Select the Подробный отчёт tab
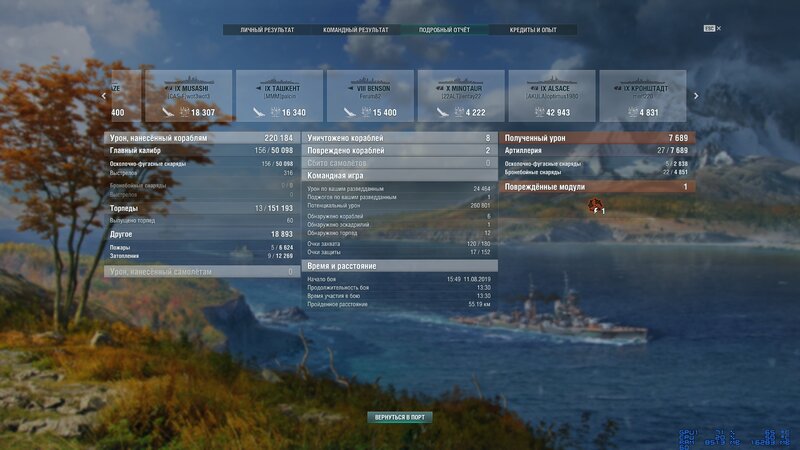 point(445,30)
